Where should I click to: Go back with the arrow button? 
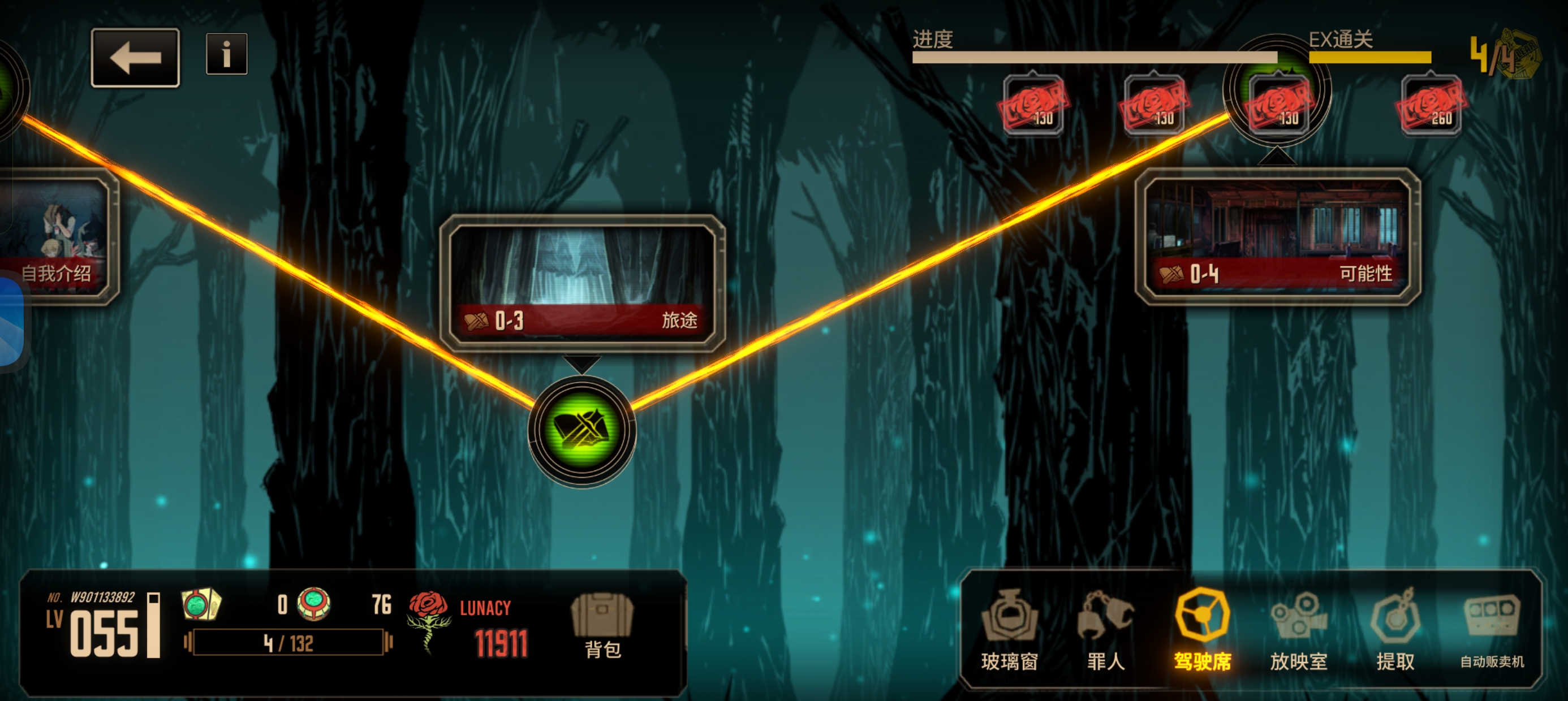coord(135,58)
